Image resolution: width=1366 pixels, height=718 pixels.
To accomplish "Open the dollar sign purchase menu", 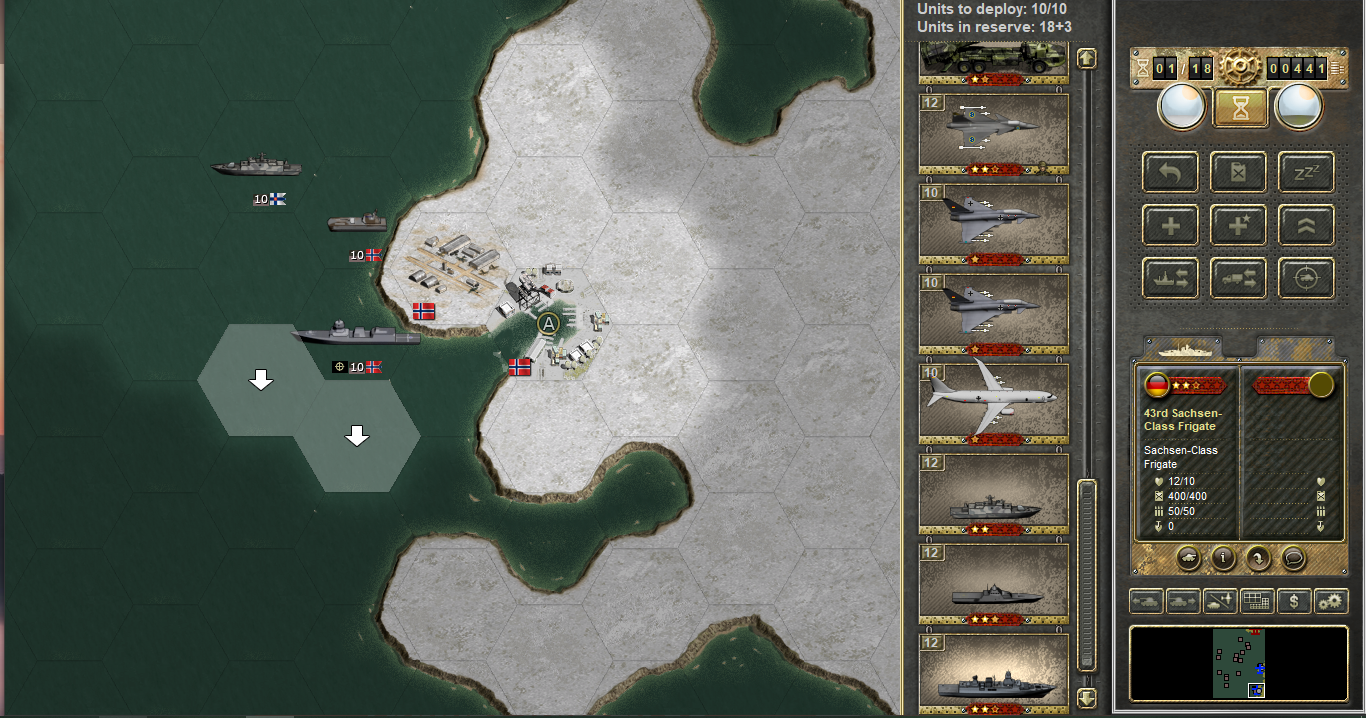I will [1294, 601].
